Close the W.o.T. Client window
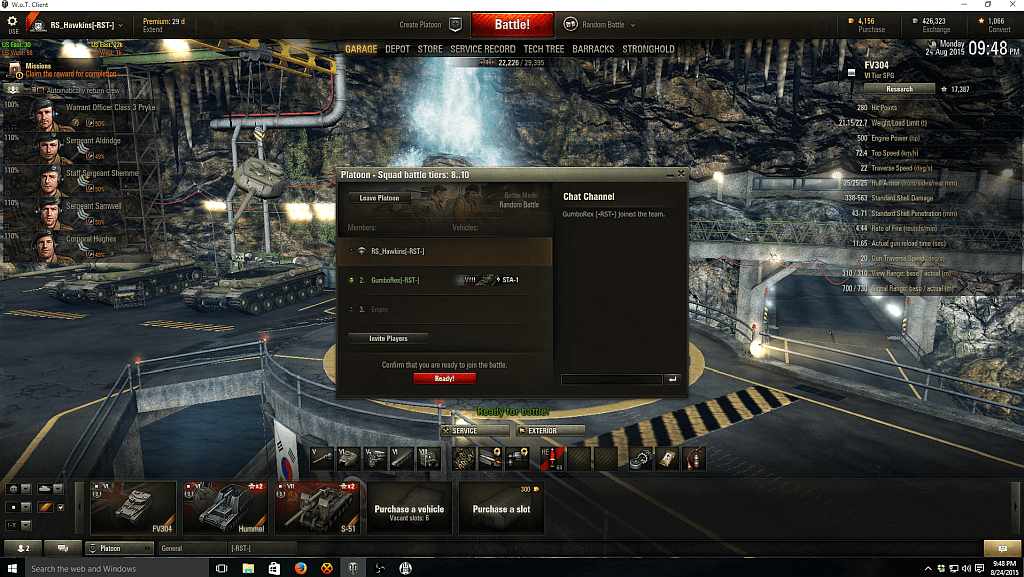 point(1007,5)
